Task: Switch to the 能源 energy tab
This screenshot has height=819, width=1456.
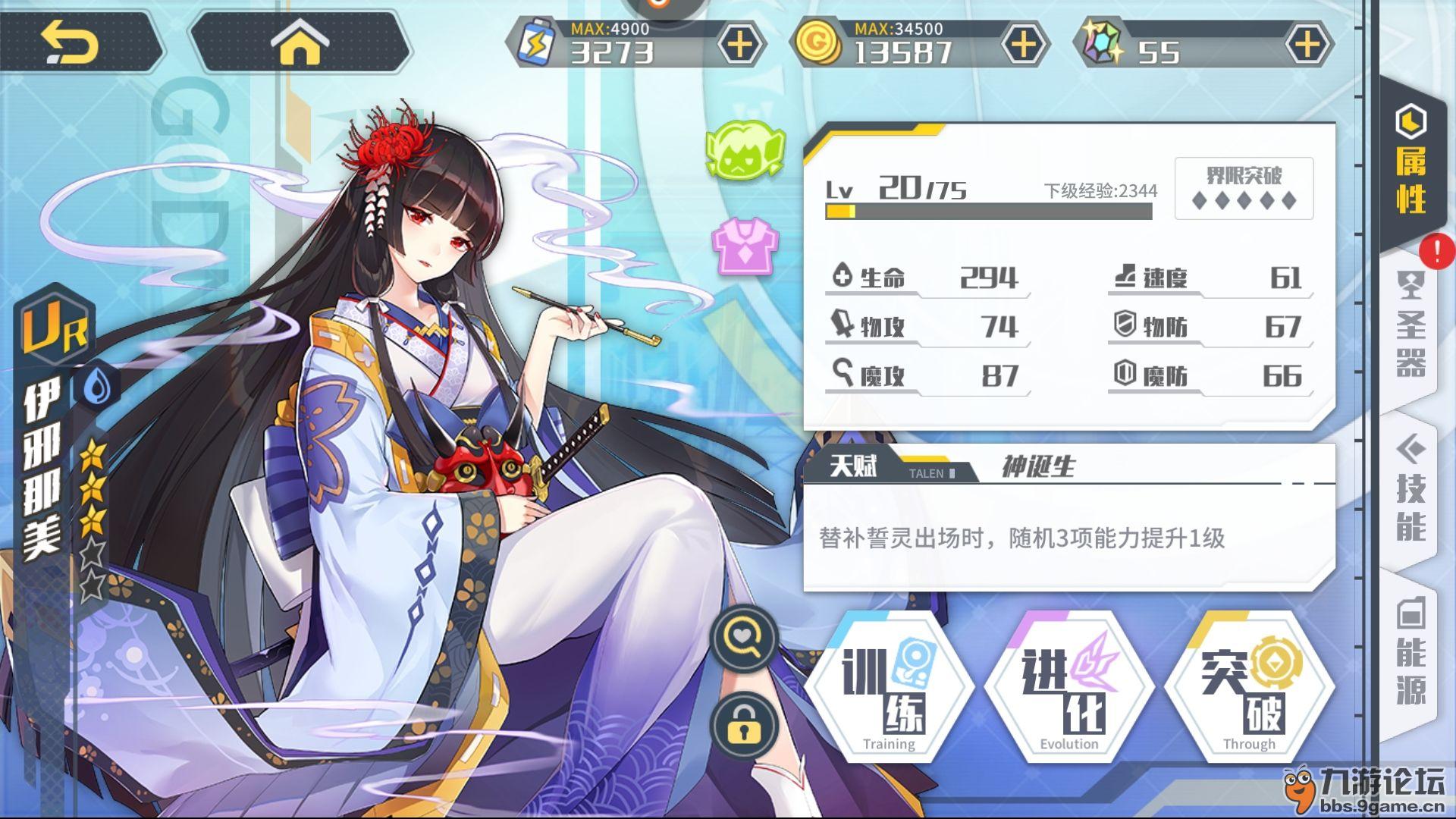Action: tap(1411, 654)
